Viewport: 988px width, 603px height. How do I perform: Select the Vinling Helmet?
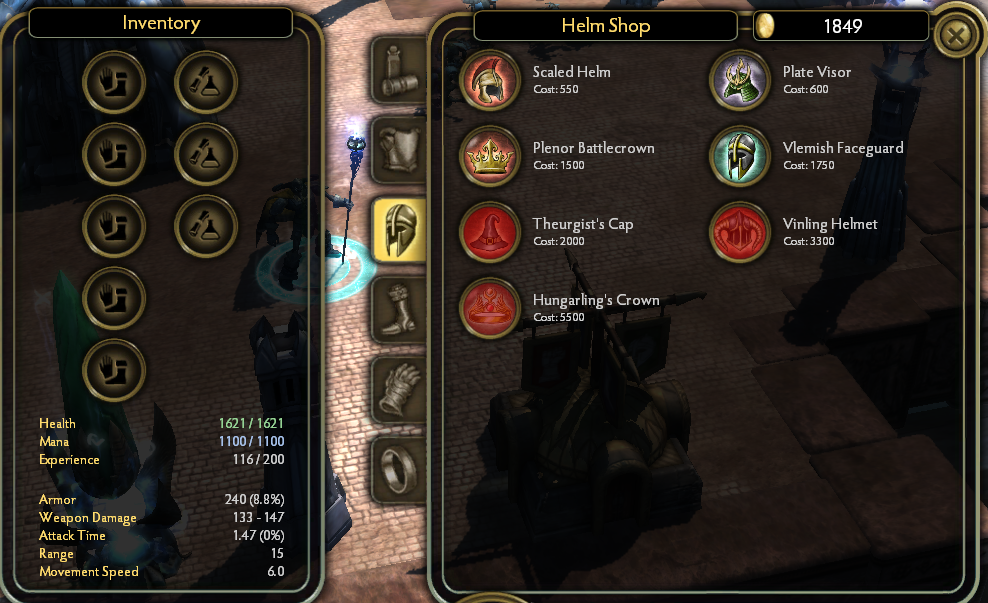(740, 231)
